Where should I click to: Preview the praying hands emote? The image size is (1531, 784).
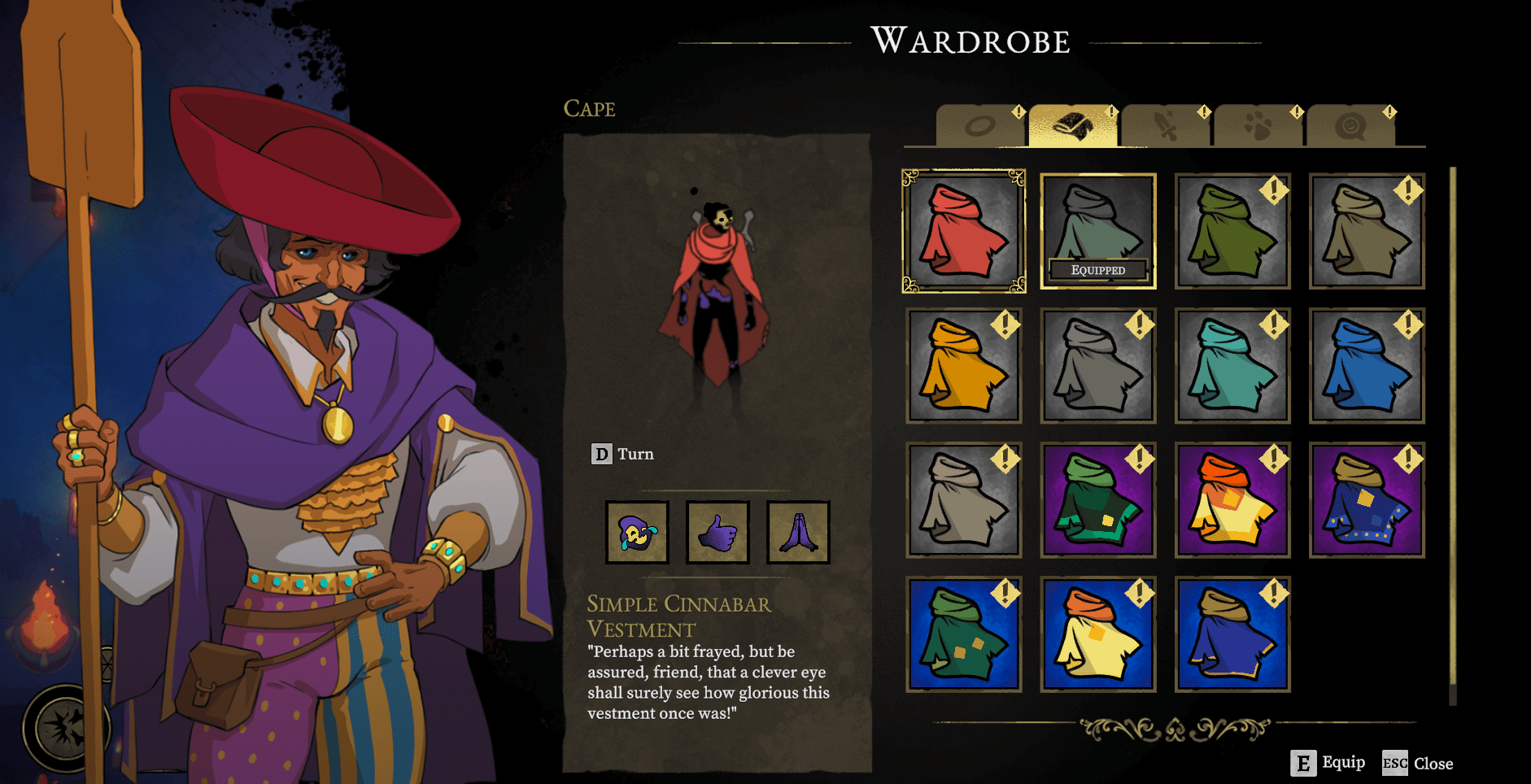click(x=798, y=533)
